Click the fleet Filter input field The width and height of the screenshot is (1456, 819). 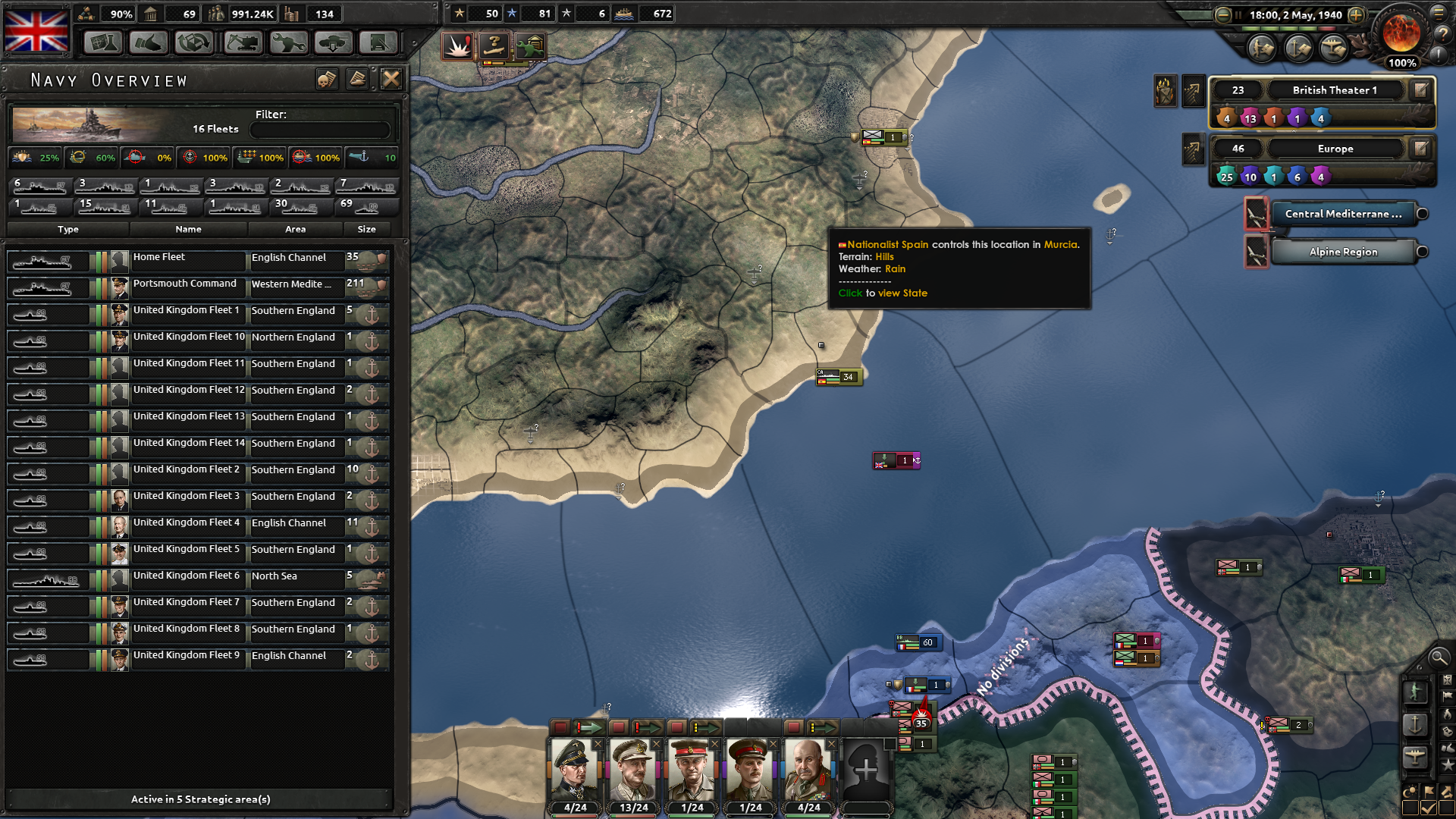(x=319, y=129)
